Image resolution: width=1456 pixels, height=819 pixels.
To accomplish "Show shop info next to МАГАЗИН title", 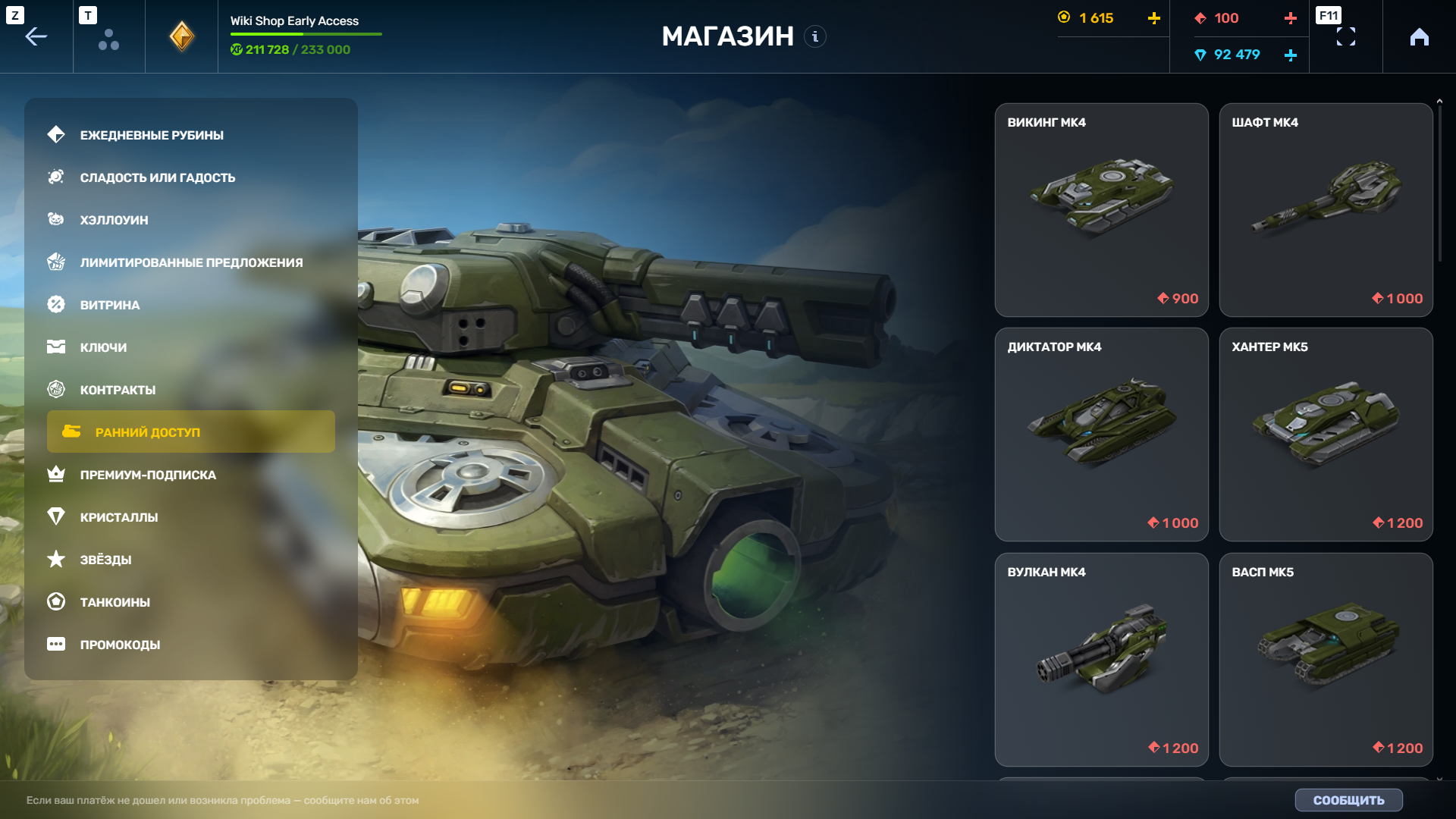I will (x=815, y=36).
